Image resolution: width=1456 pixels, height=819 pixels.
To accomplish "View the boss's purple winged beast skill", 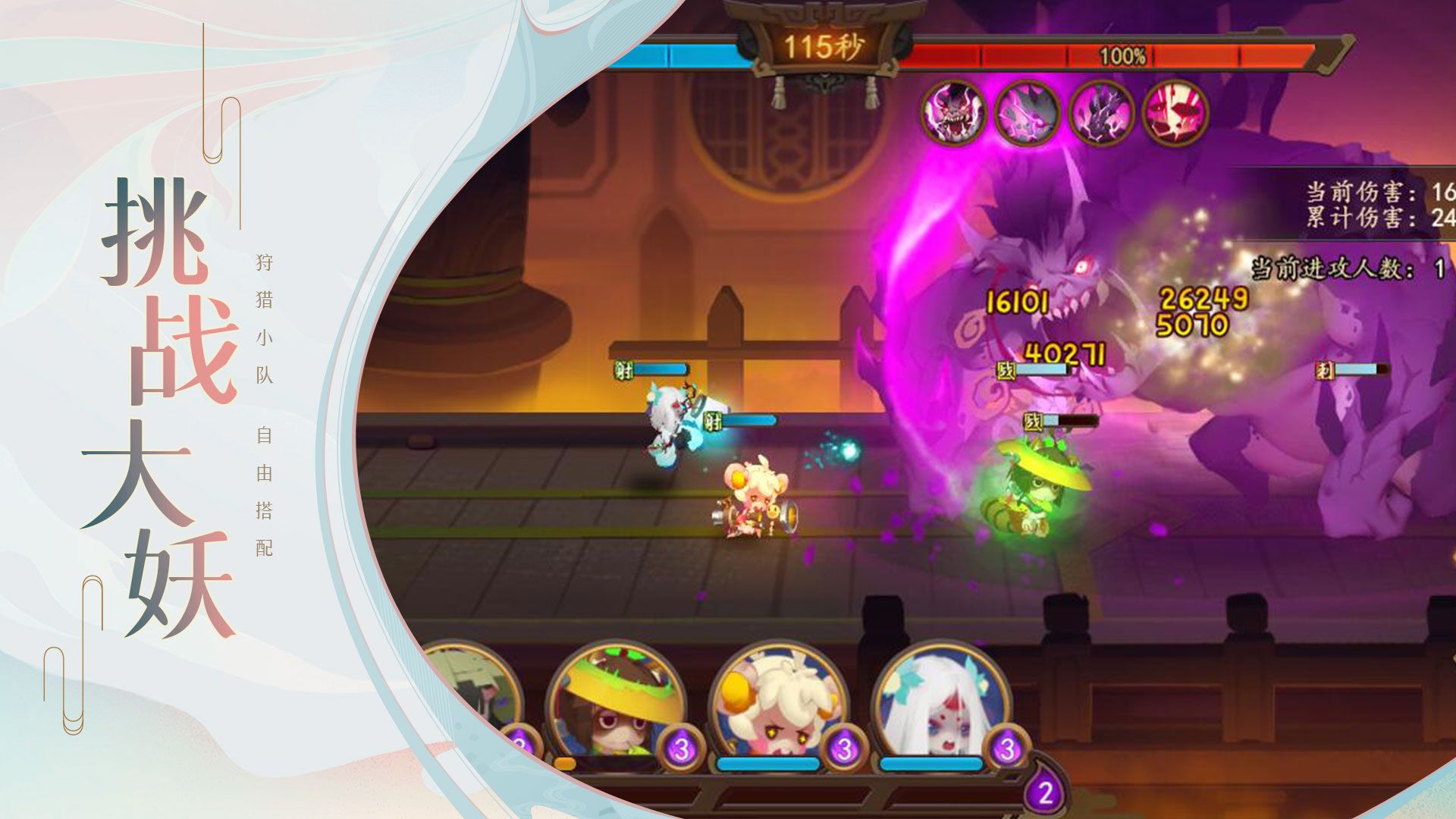I will coord(1027,112).
